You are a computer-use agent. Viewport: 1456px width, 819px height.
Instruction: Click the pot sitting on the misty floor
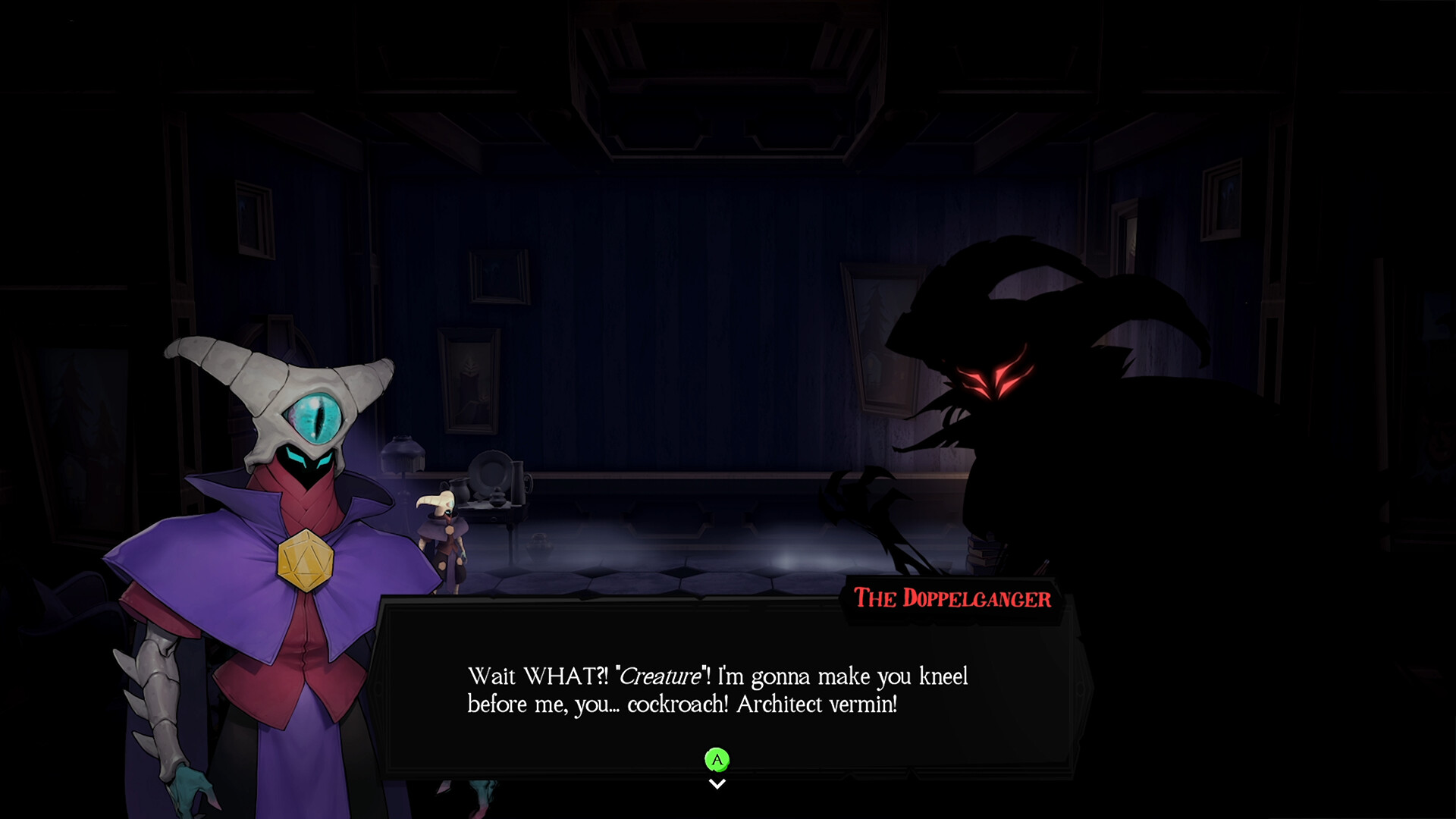pos(539,548)
